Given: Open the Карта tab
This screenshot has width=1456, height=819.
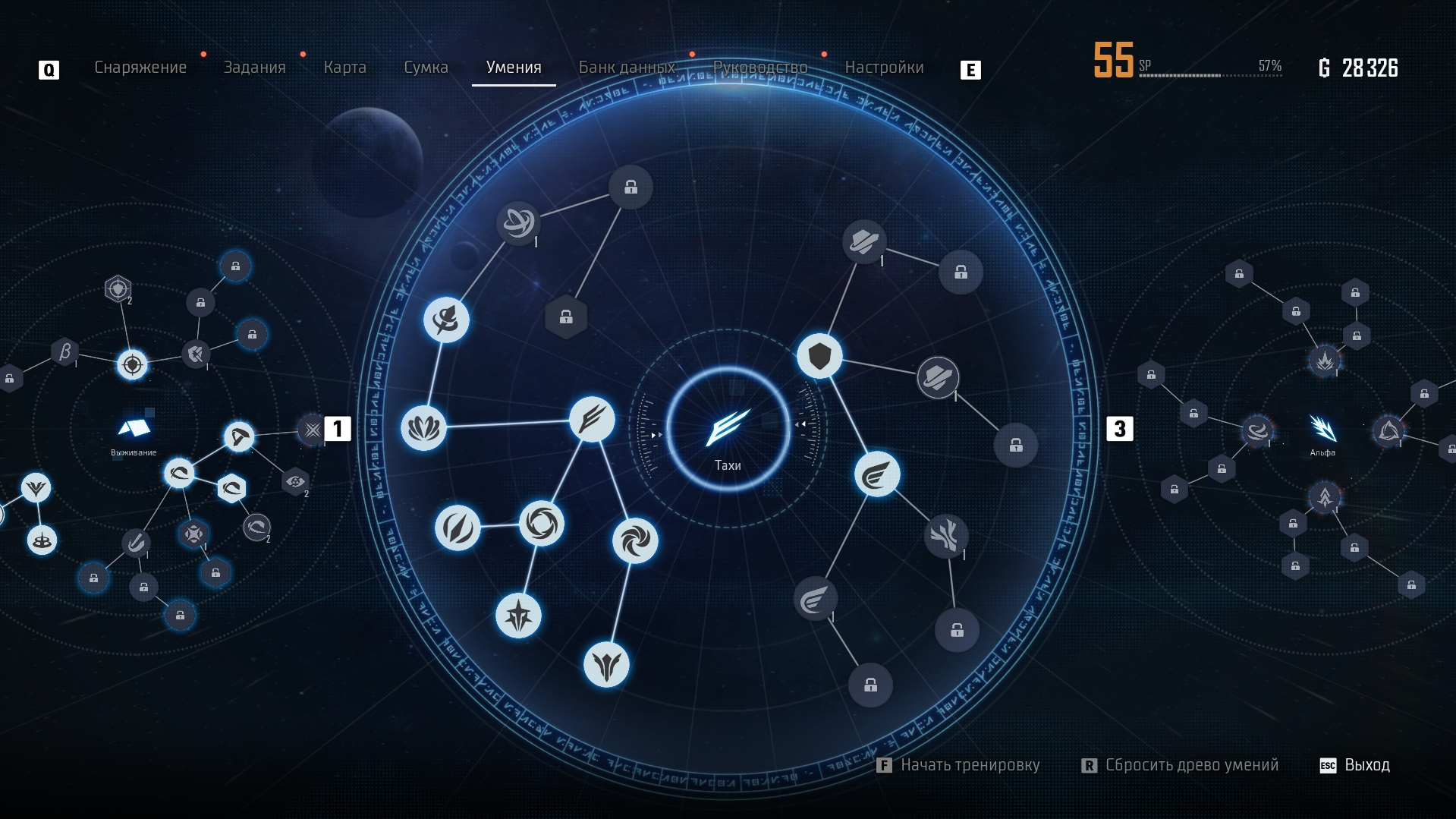Looking at the screenshot, I should pos(344,68).
